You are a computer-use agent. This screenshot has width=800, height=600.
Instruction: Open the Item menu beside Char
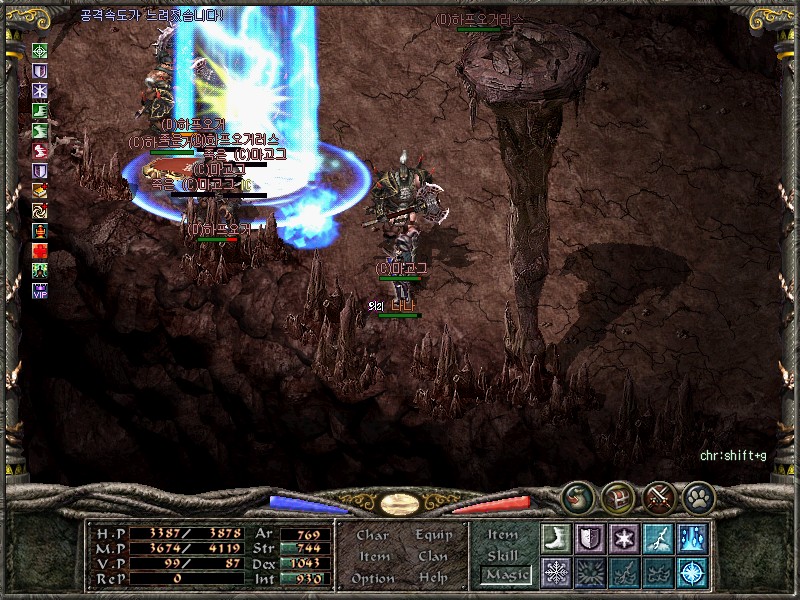[373, 556]
